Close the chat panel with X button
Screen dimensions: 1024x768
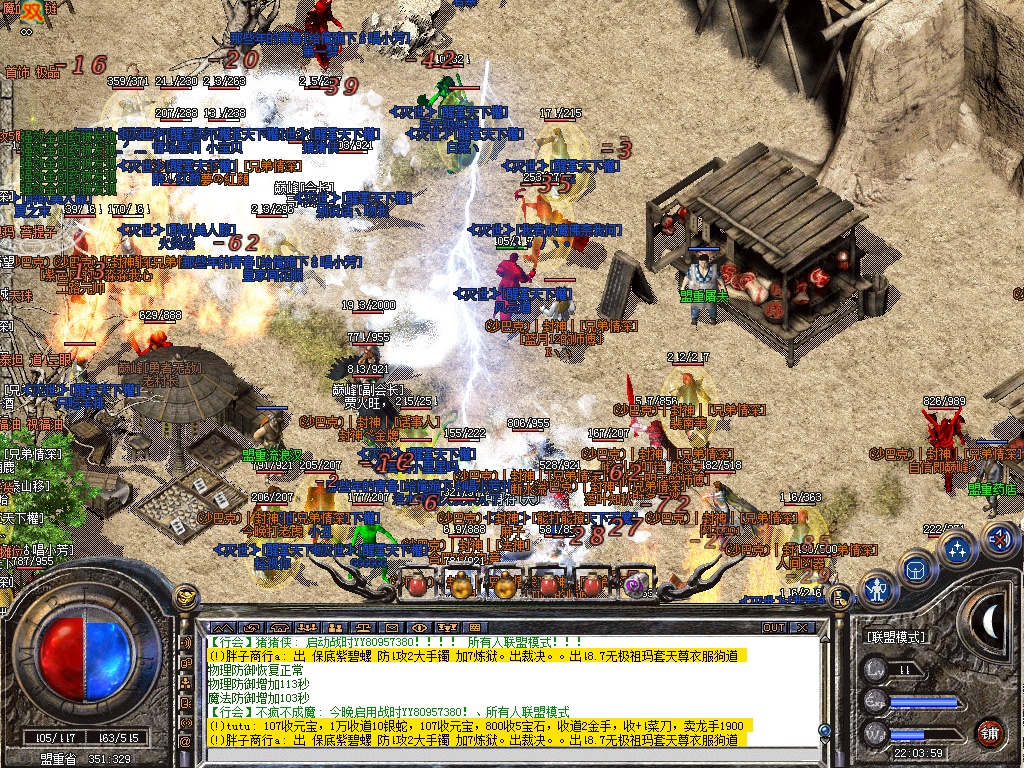[x=801, y=627]
